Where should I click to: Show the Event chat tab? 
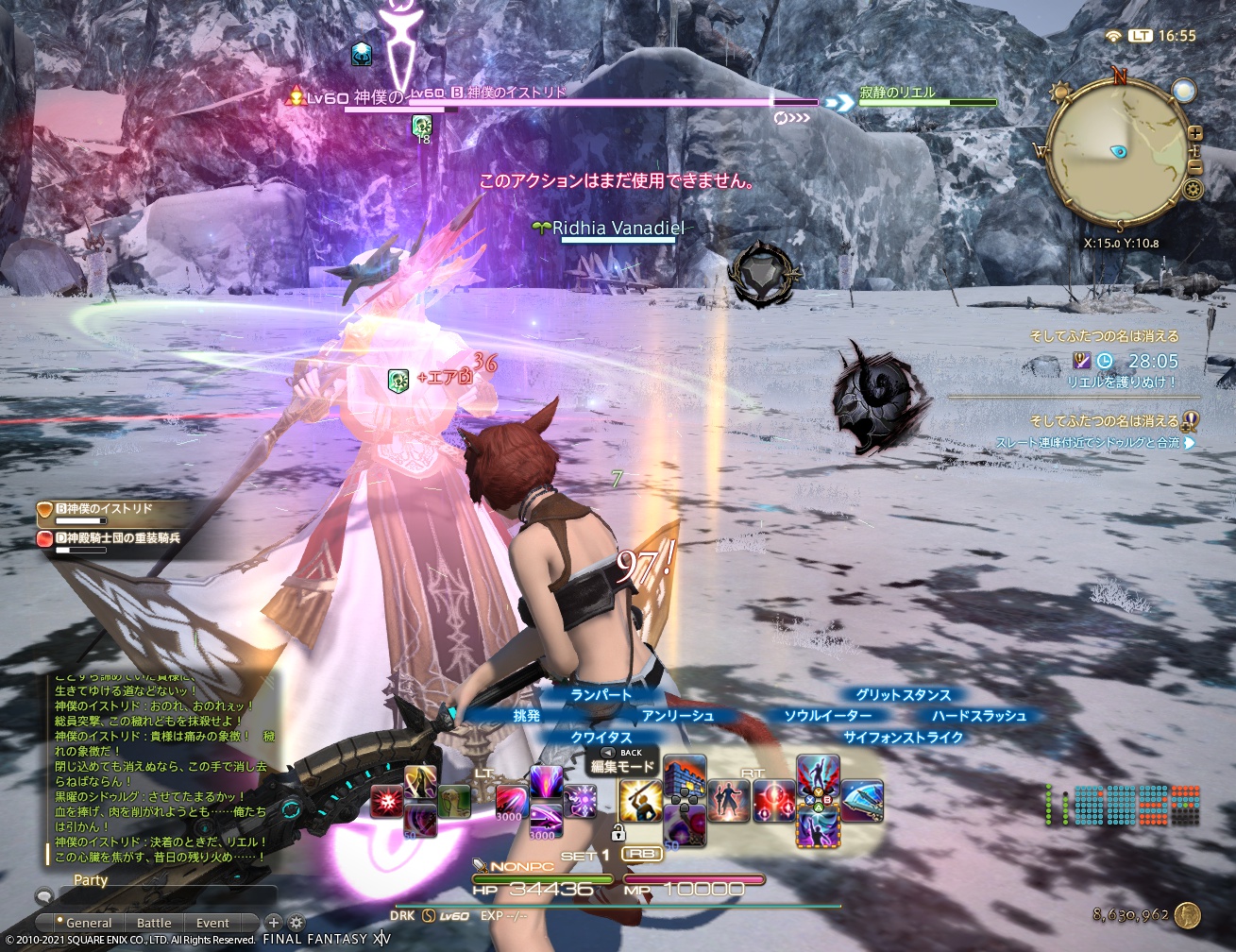click(212, 923)
